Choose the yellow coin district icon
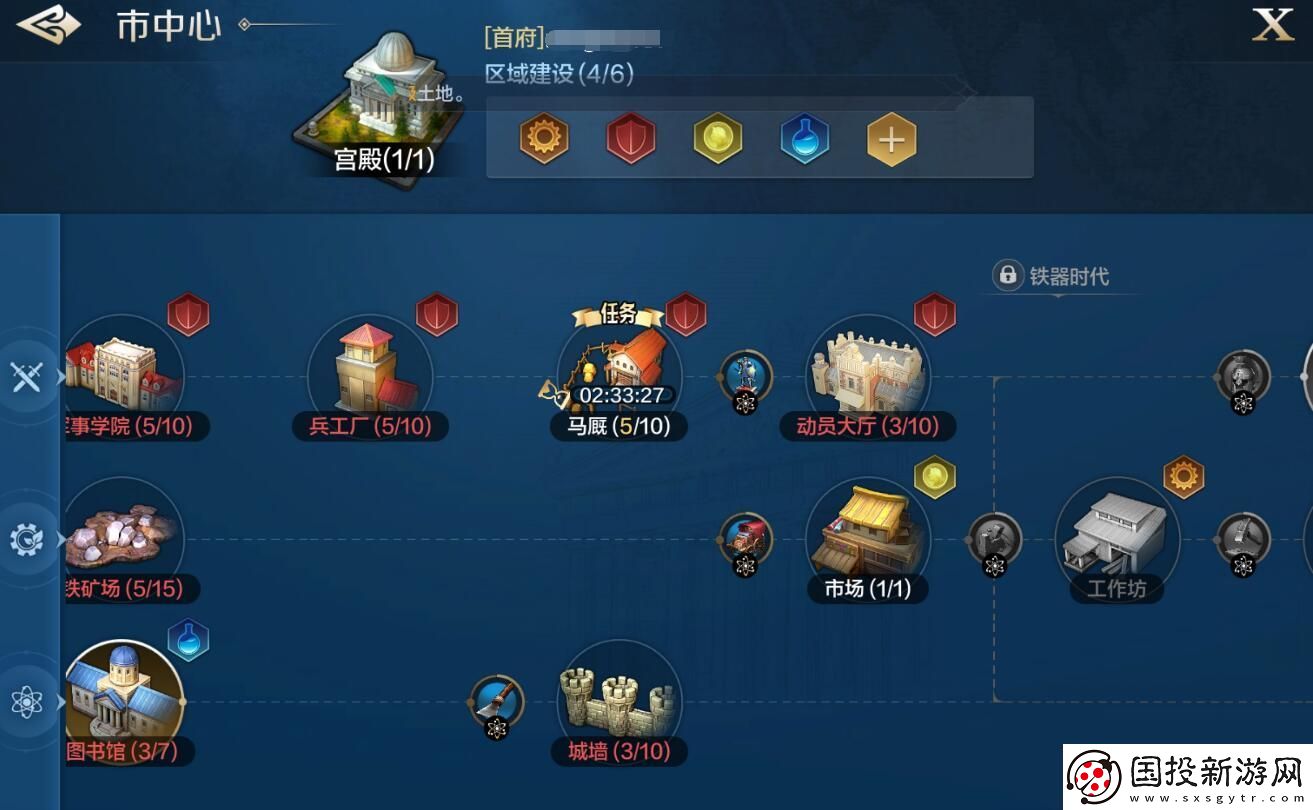 pyautogui.click(x=718, y=138)
